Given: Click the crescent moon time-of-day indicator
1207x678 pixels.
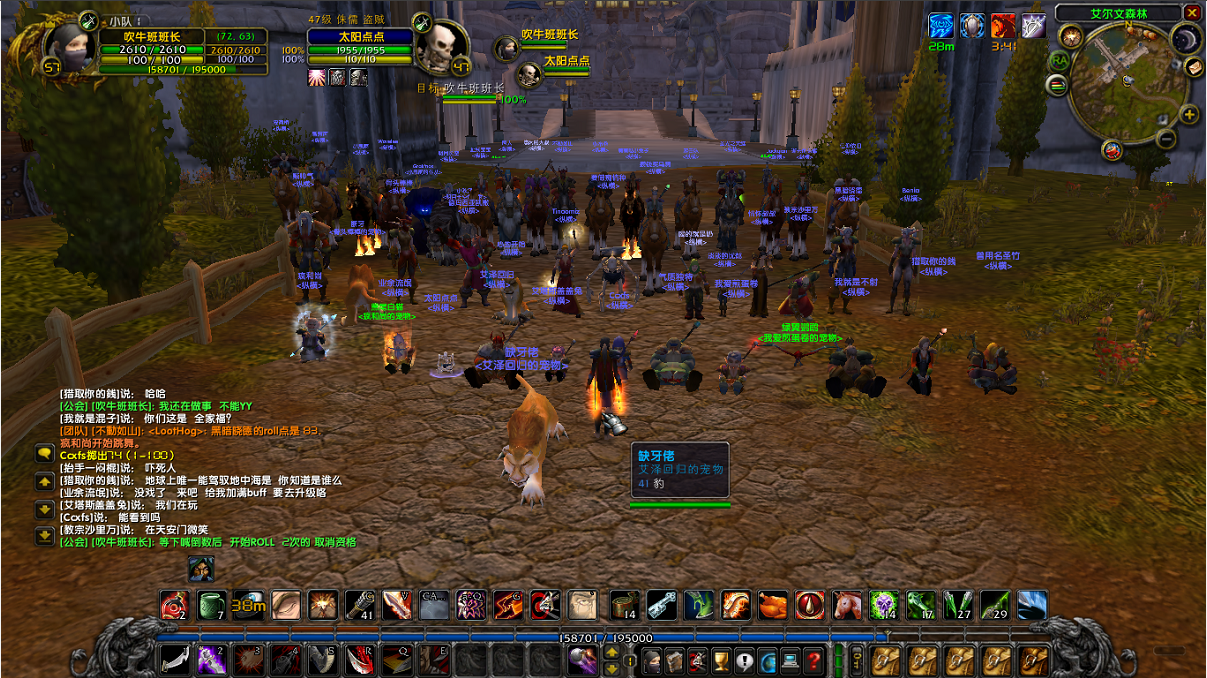Looking at the screenshot, I should [1185, 39].
